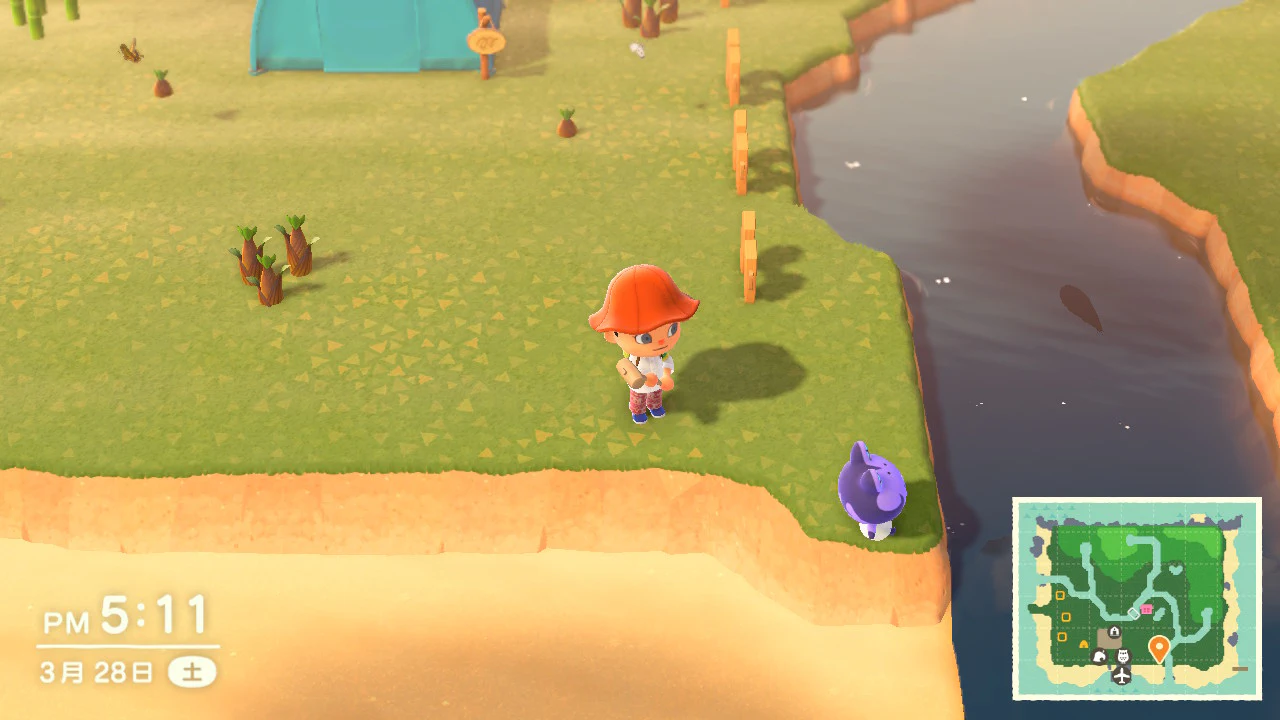Select the owl museum marker on minimap
Screen dimensions: 1280x720
coord(1122,656)
